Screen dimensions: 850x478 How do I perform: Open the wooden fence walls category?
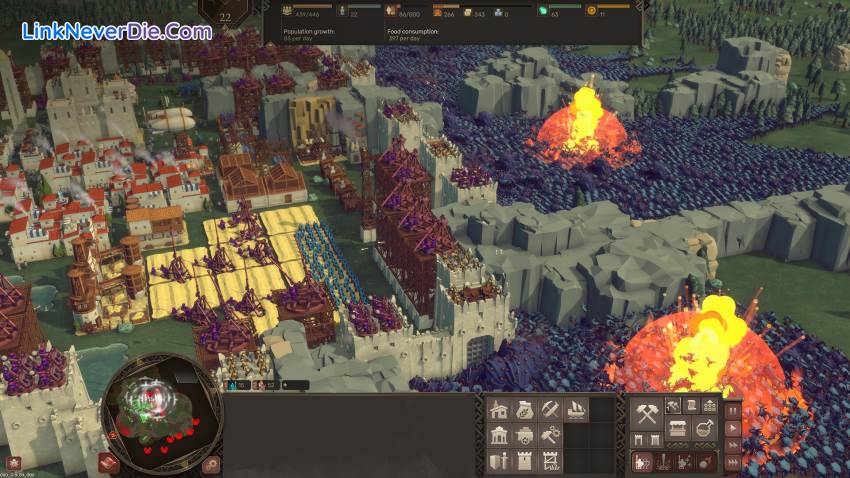550,461
